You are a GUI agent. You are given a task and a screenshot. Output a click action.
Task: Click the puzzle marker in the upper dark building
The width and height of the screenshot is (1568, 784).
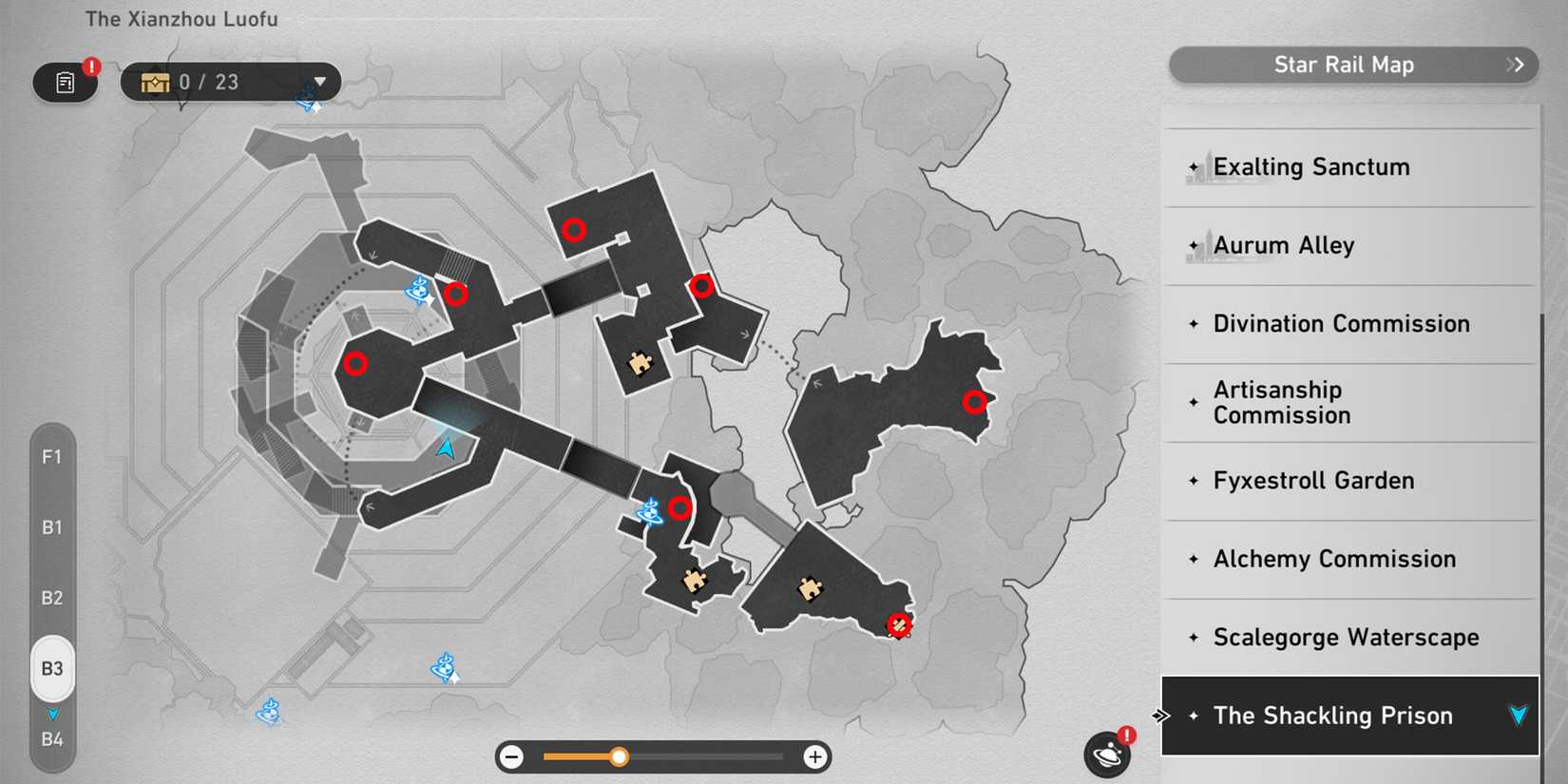[x=640, y=363]
